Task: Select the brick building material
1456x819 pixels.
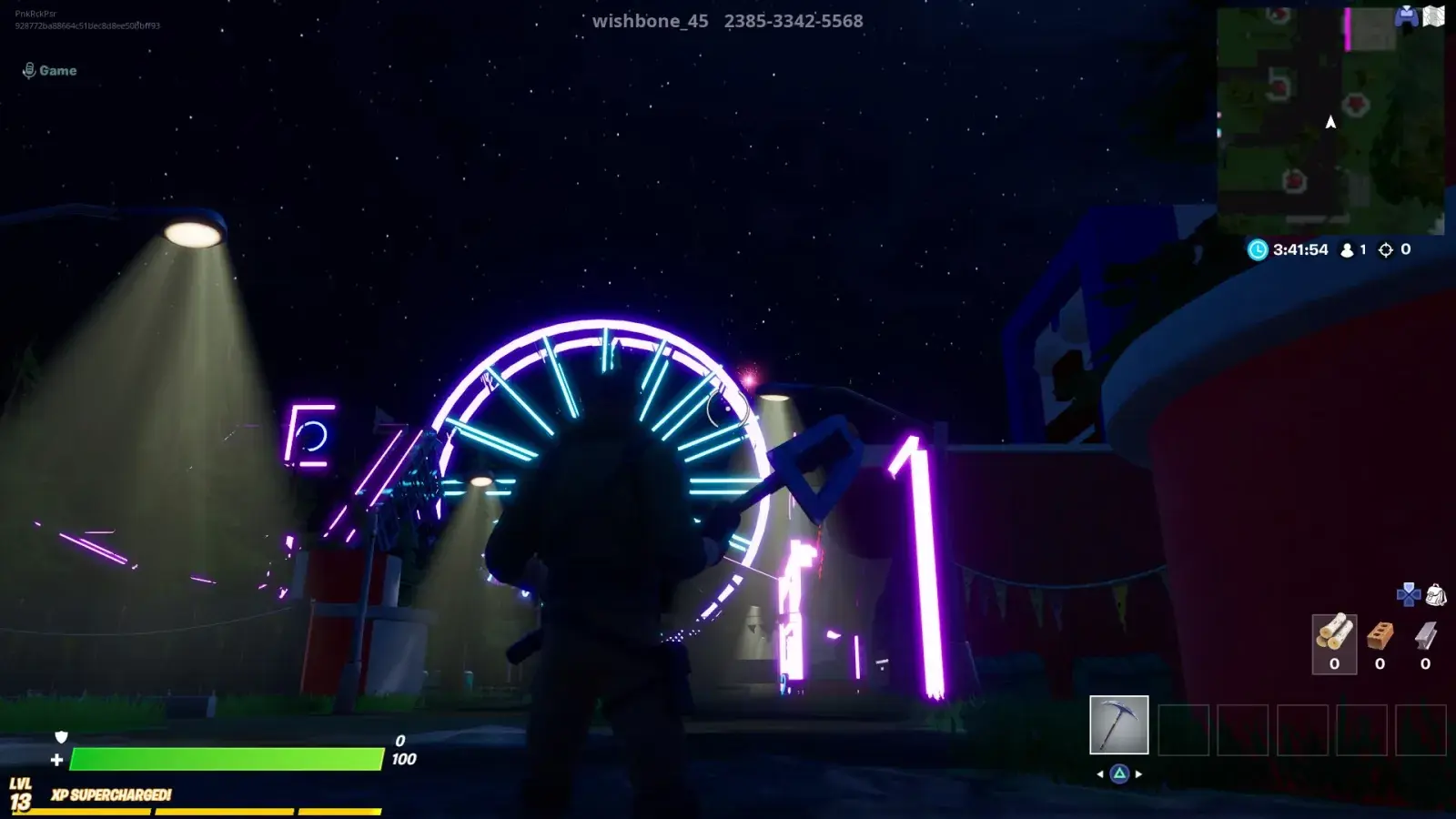Action: [x=1380, y=634]
